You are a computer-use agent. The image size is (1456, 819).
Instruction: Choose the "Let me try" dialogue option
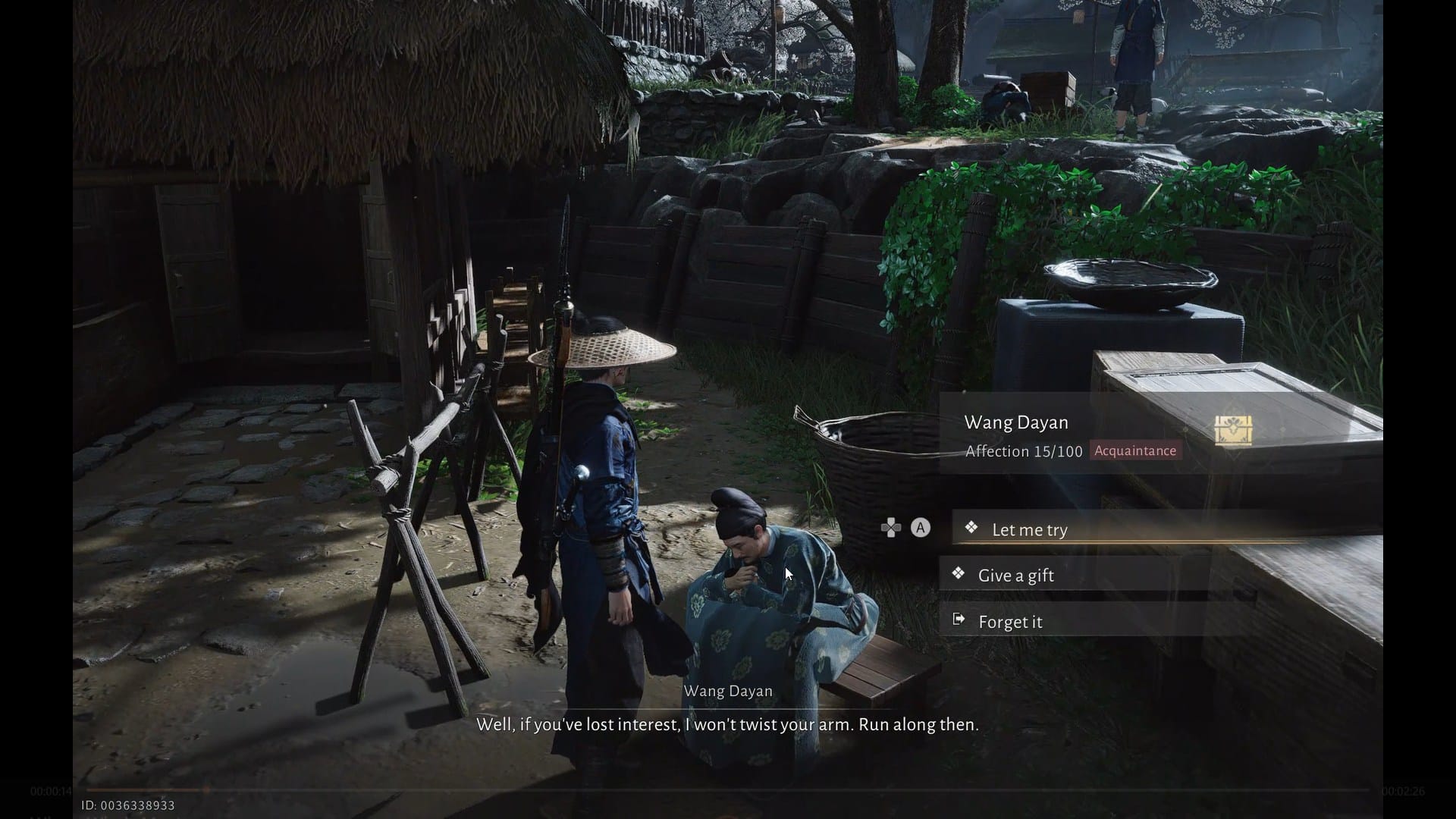[1029, 529]
